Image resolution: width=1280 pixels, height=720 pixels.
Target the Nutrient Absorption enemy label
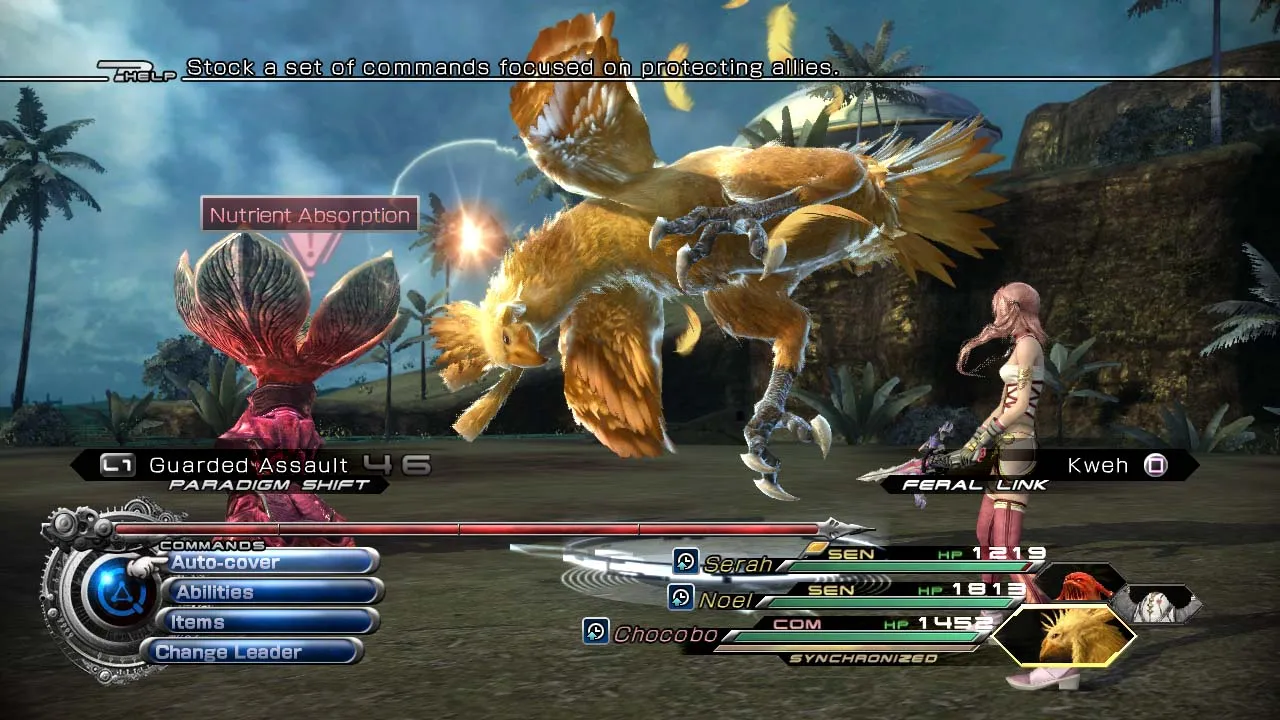coord(310,215)
